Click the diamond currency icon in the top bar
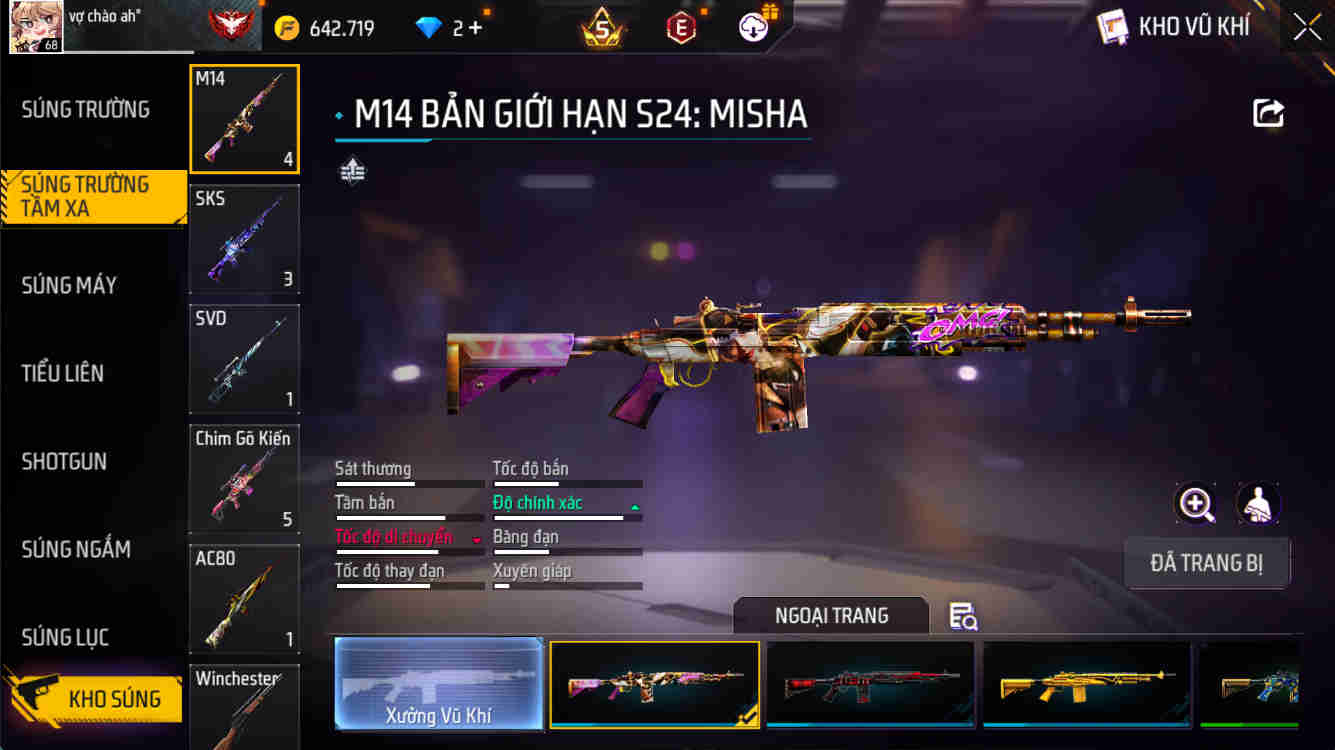Screen dimensions: 1335x750 pos(427,26)
